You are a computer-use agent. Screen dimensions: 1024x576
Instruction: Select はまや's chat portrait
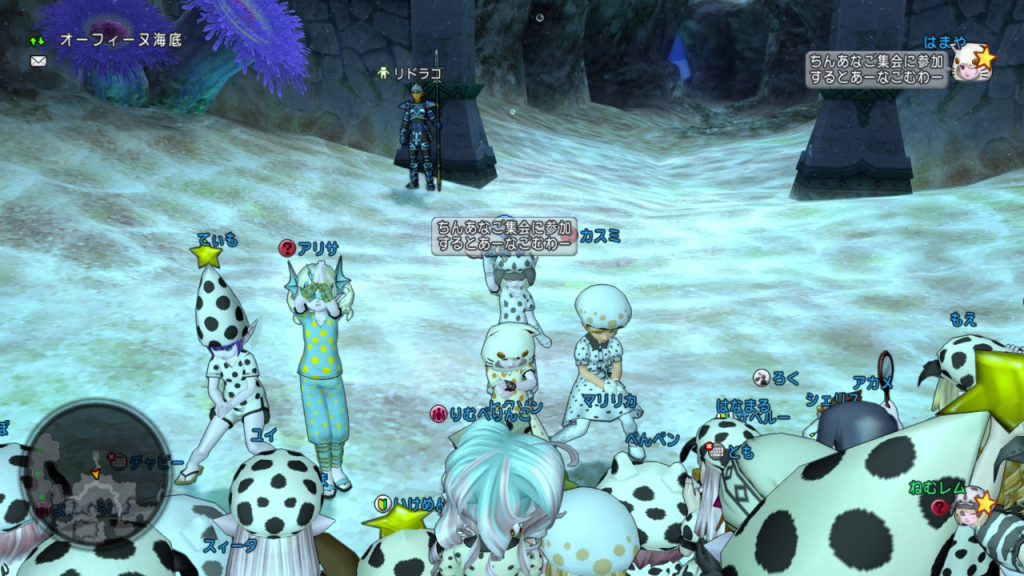pos(969,65)
